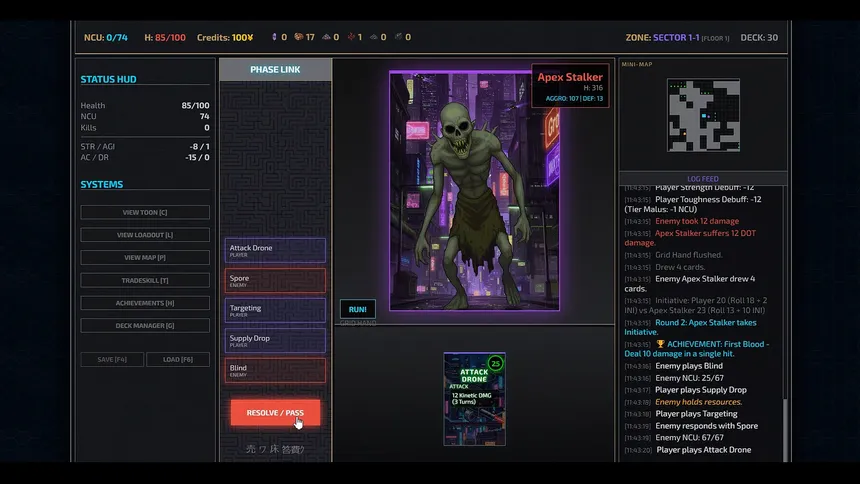Select the Spore enemy phase link entry
This screenshot has height=484, width=860.
point(275,281)
